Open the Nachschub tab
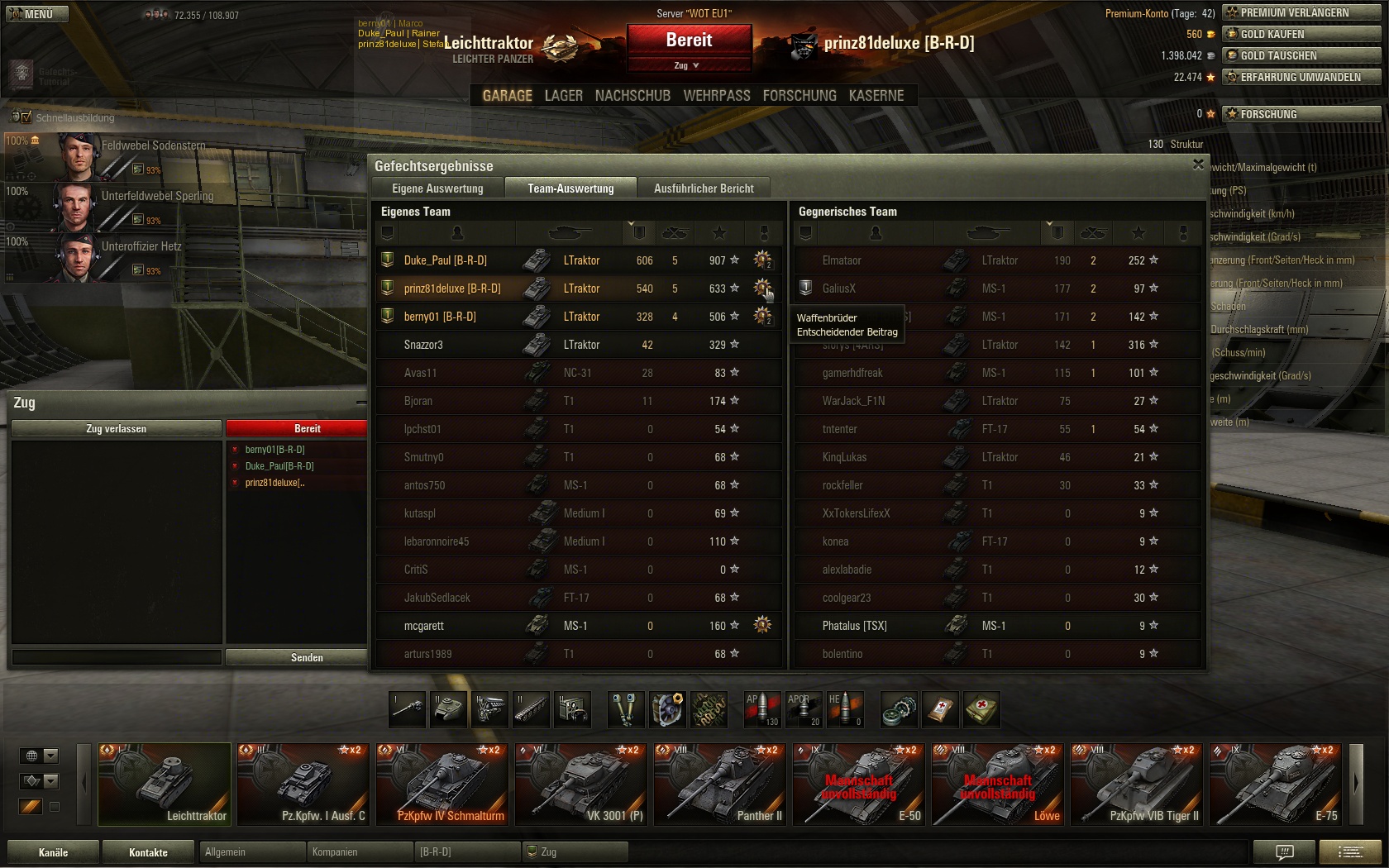 point(632,96)
